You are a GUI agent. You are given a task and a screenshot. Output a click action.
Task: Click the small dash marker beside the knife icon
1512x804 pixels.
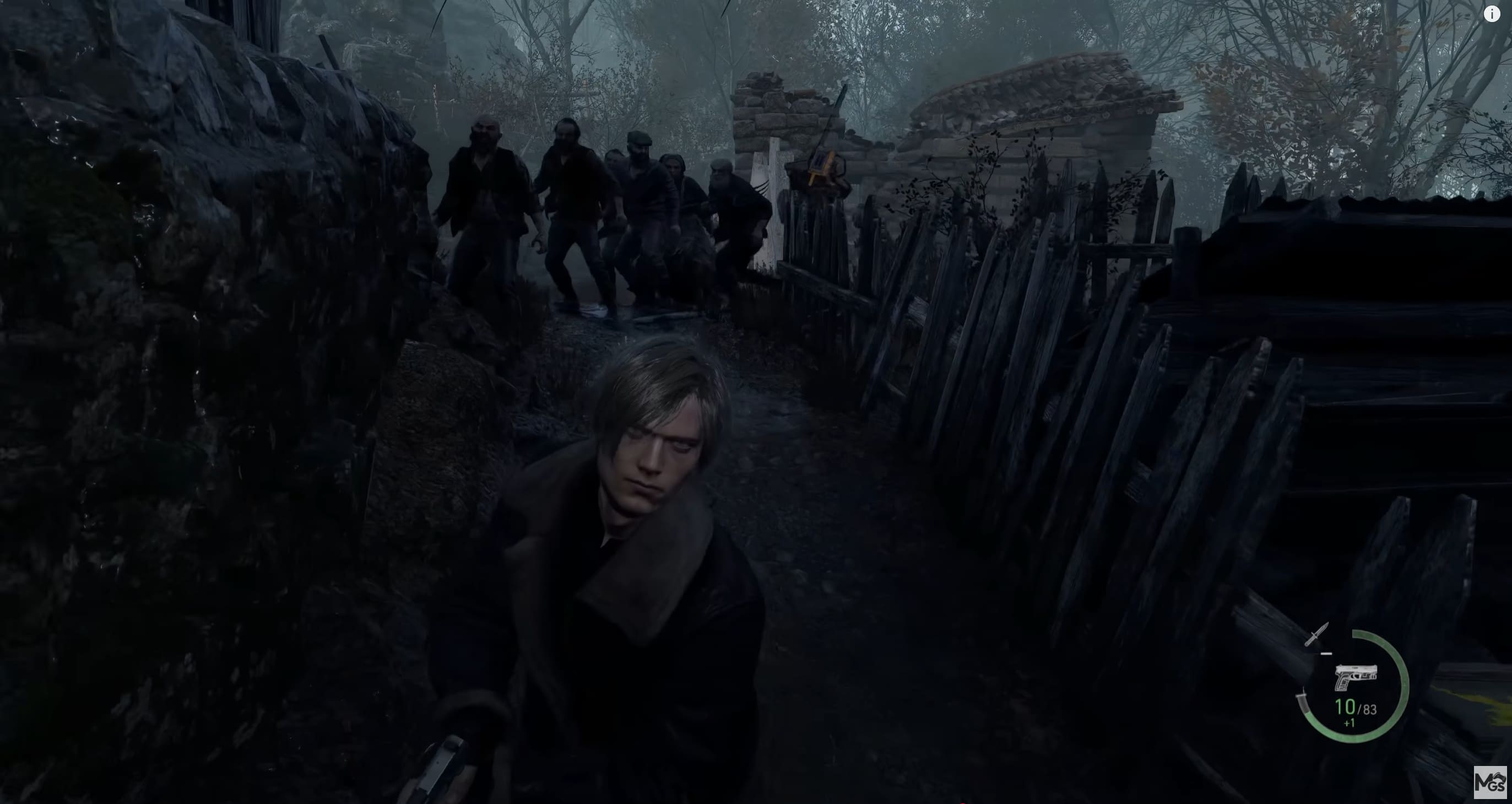(1325, 654)
